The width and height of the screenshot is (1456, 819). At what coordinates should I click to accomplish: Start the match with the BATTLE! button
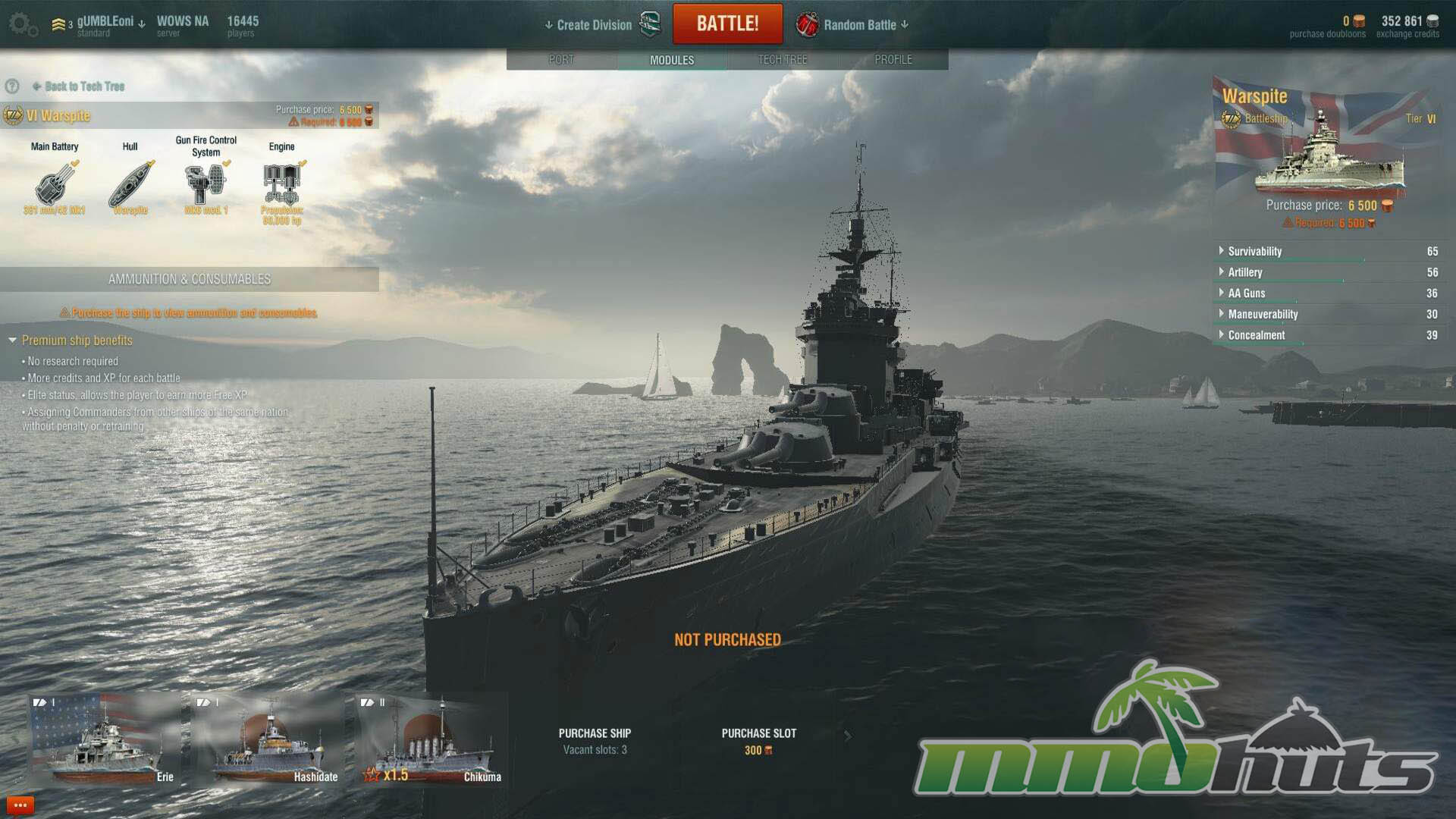coord(727,24)
